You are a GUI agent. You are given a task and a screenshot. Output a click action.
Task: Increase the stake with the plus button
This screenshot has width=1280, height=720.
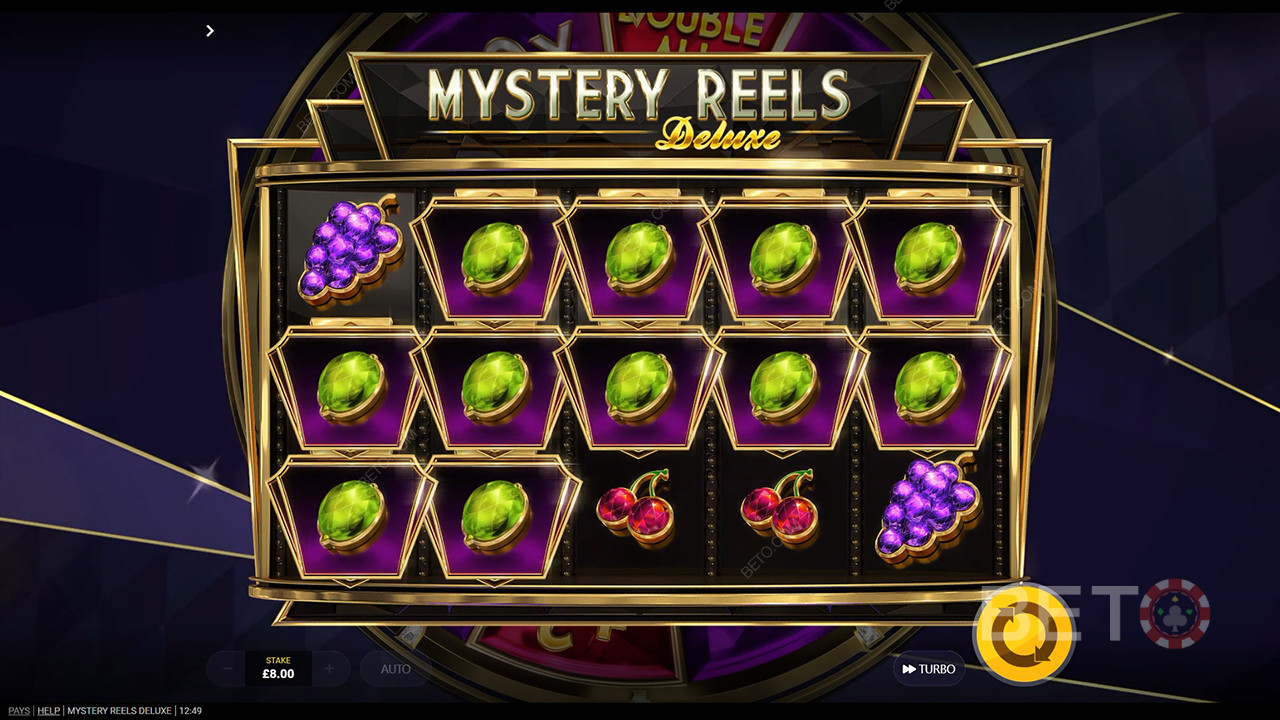330,668
